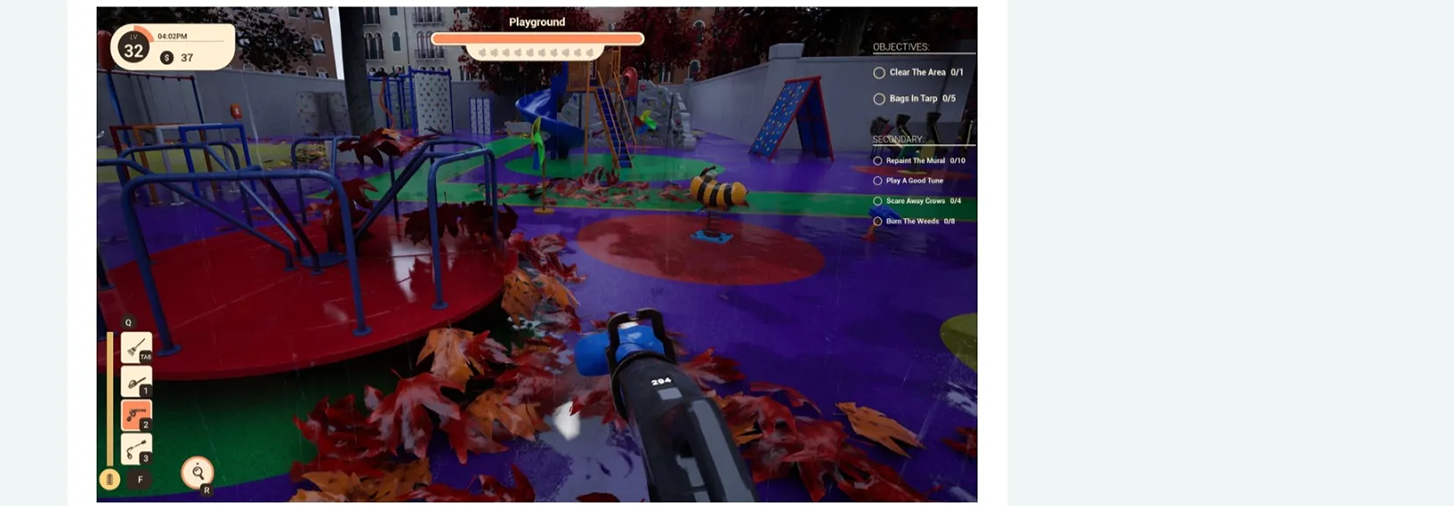Choose the leaf blower slot numbered 1

pyautogui.click(x=136, y=381)
